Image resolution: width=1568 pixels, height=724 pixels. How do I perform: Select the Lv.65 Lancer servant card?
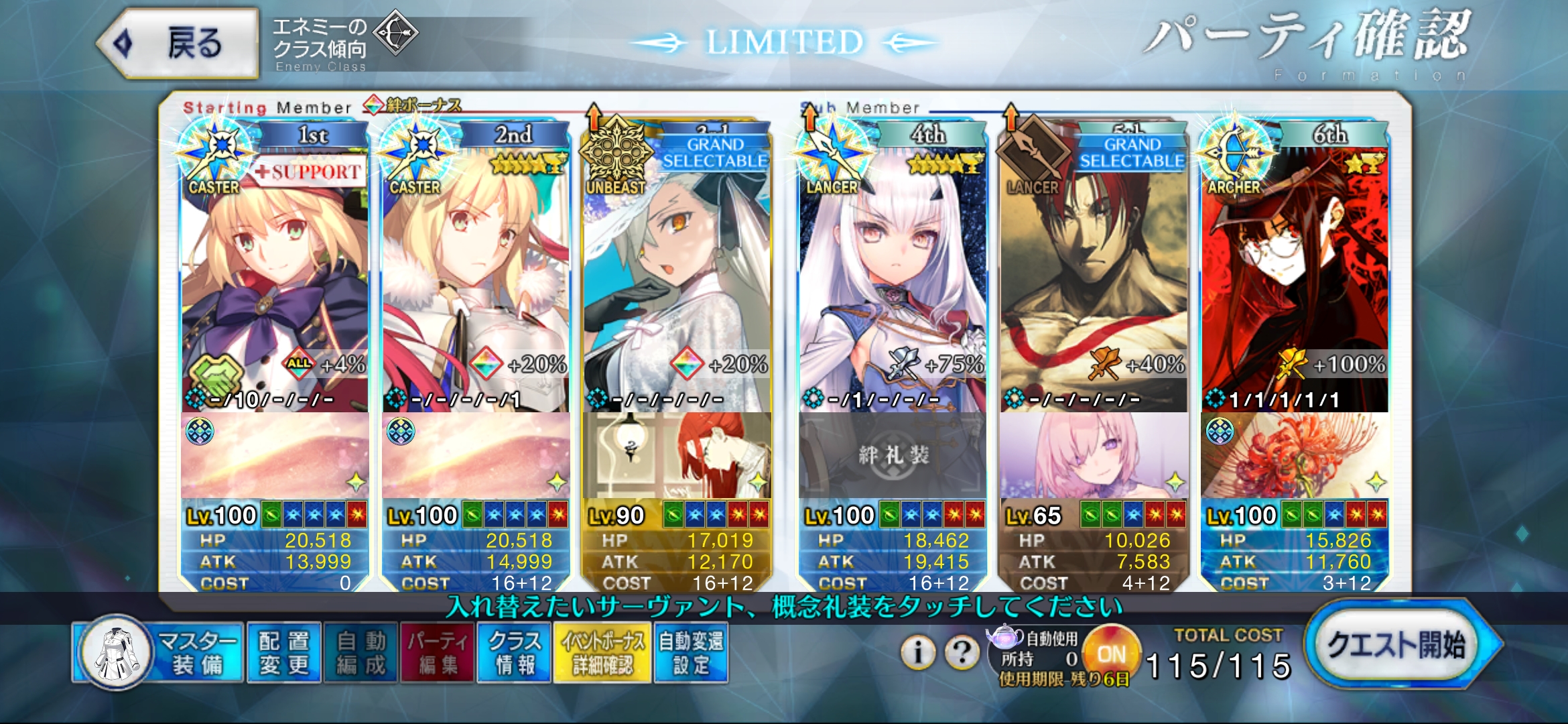click(1094, 282)
